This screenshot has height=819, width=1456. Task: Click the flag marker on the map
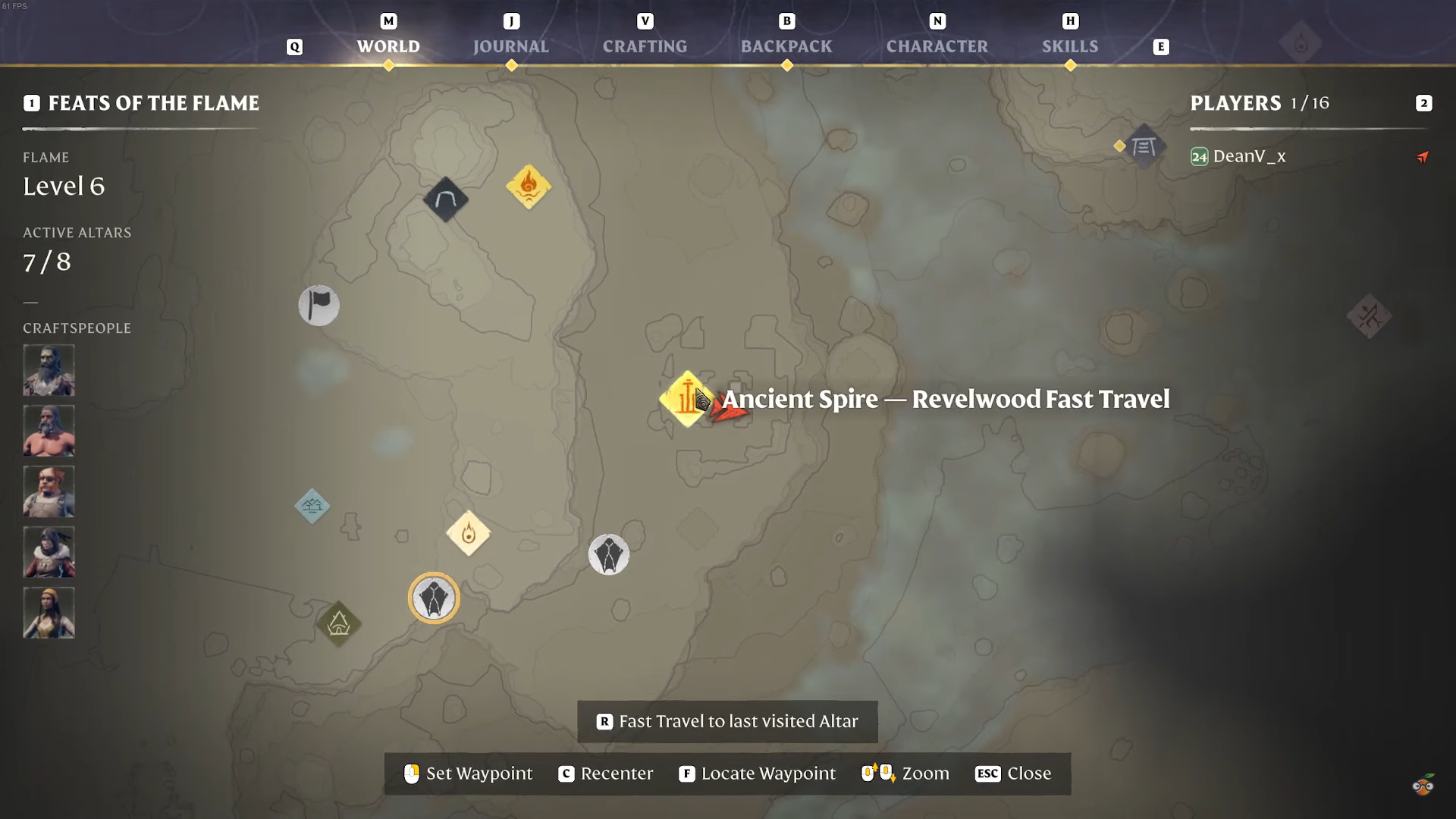(318, 306)
